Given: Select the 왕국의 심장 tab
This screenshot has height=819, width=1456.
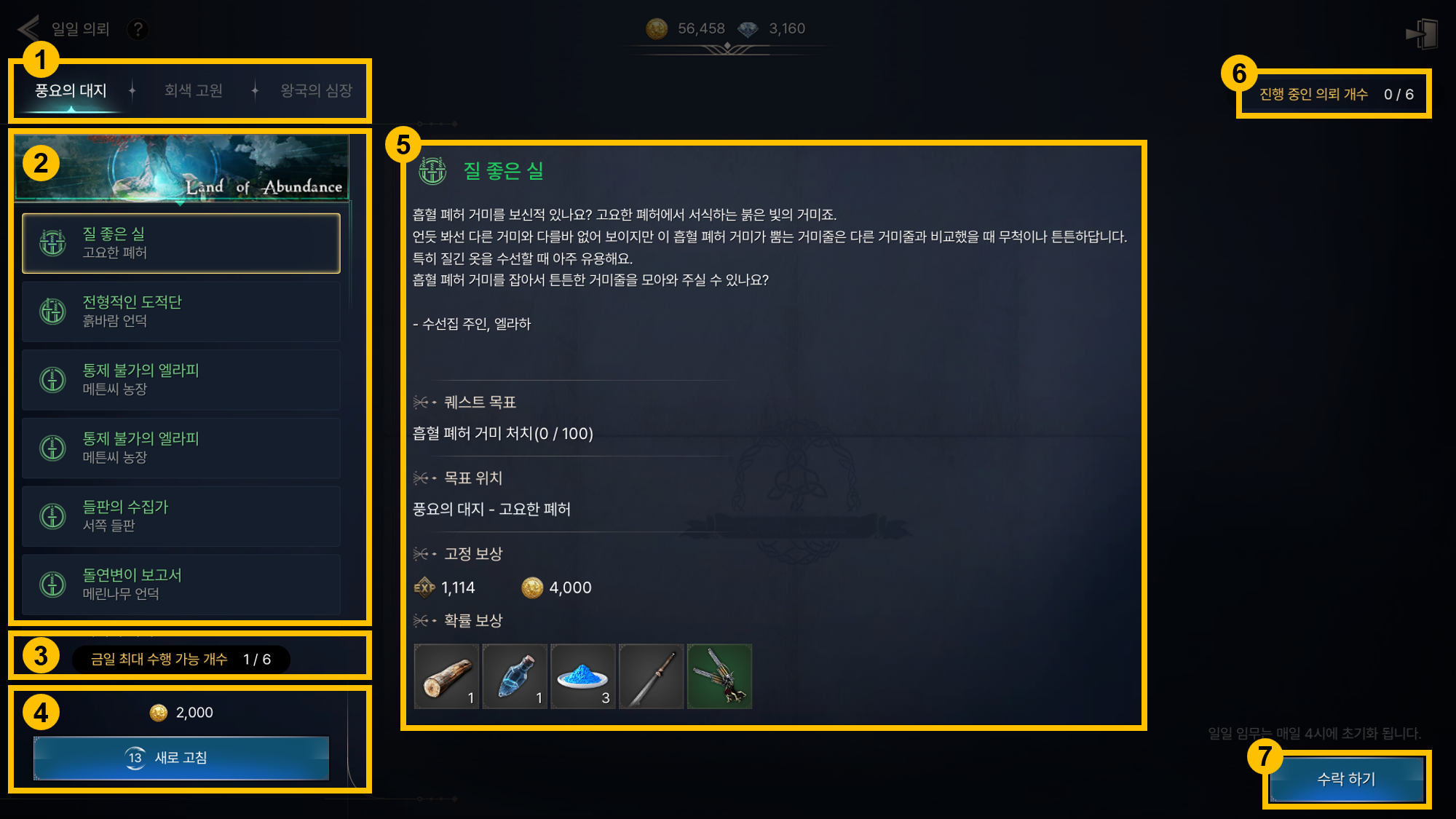Looking at the screenshot, I should (316, 91).
